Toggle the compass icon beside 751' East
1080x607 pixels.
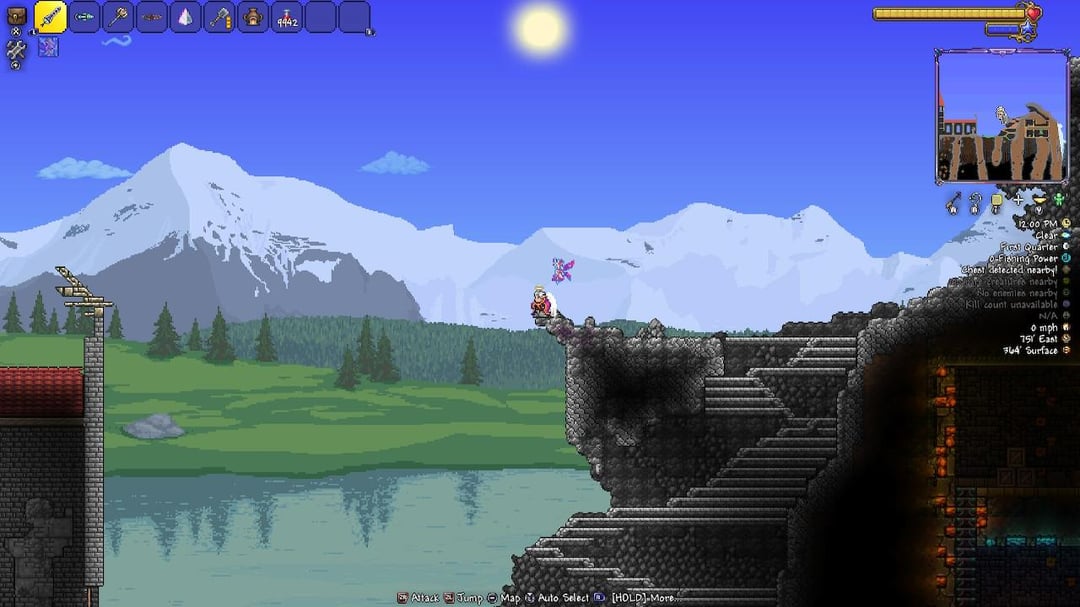[x=1066, y=339]
